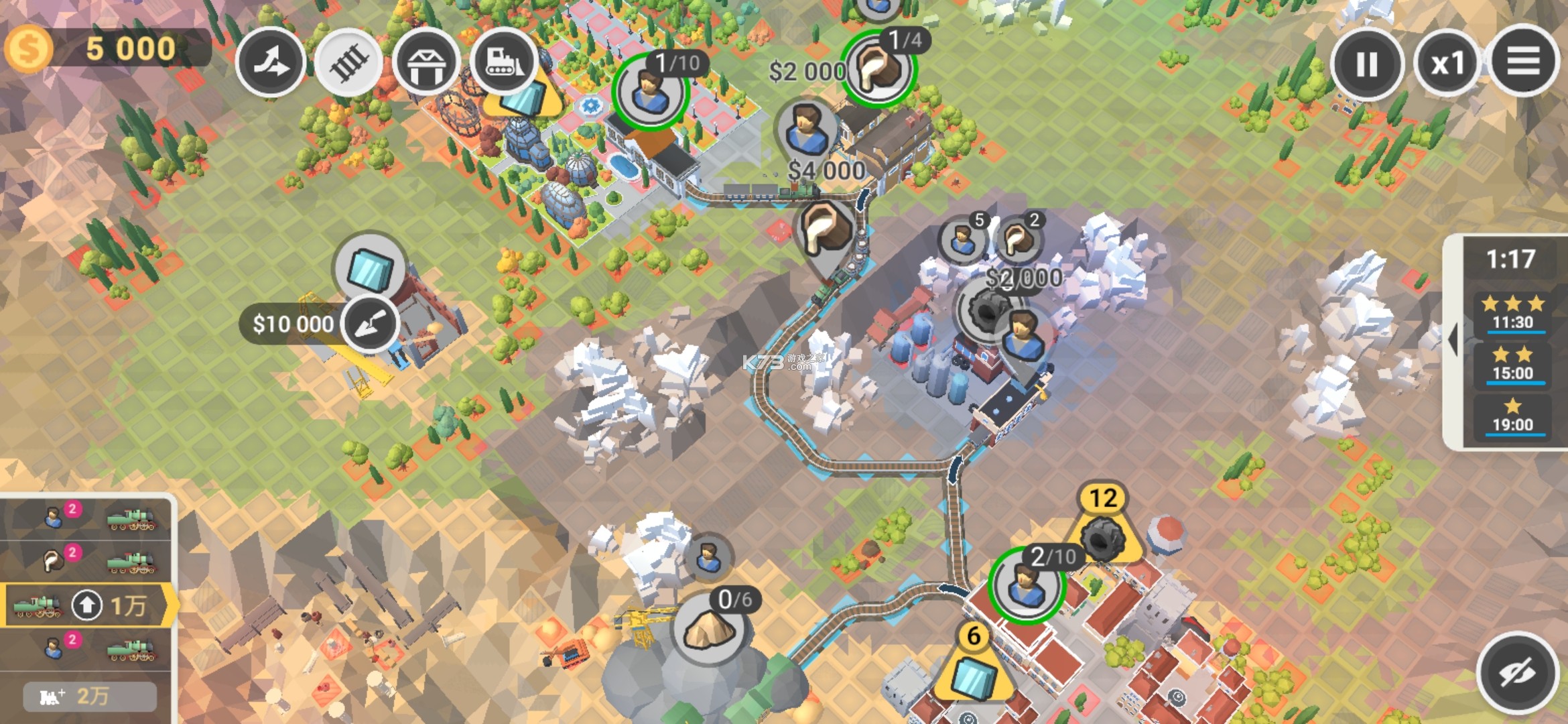Build the $10 000 glass factory
Screen dimensions: 1568x724
(371, 324)
